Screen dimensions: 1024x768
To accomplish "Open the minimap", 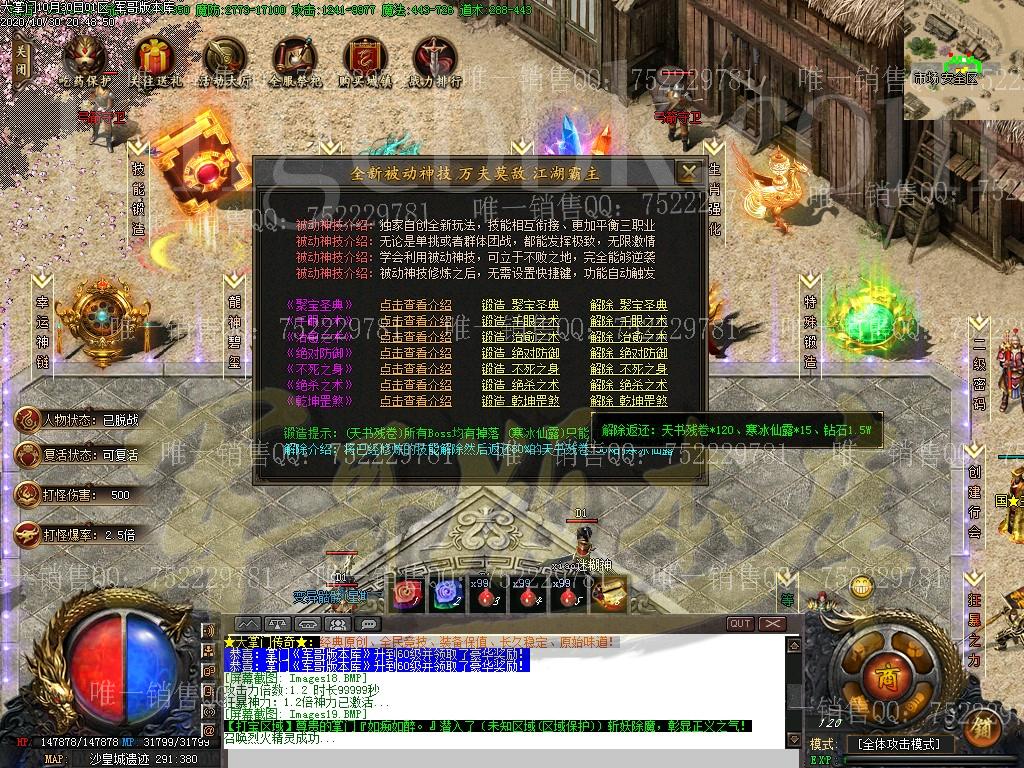I will 963,60.
